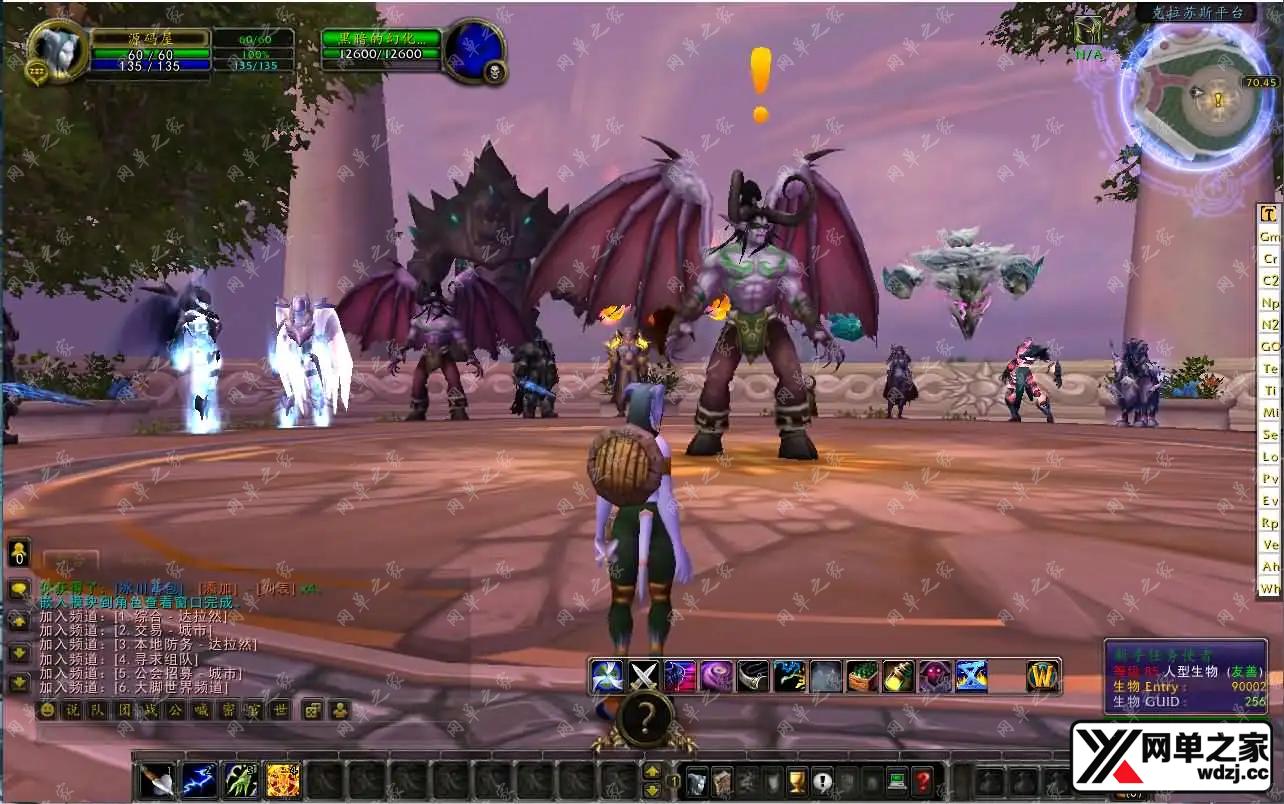Screen dimensions: 1284x804
Task: Open the computer icon game menu
Action: pyautogui.click(x=897, y=781)
